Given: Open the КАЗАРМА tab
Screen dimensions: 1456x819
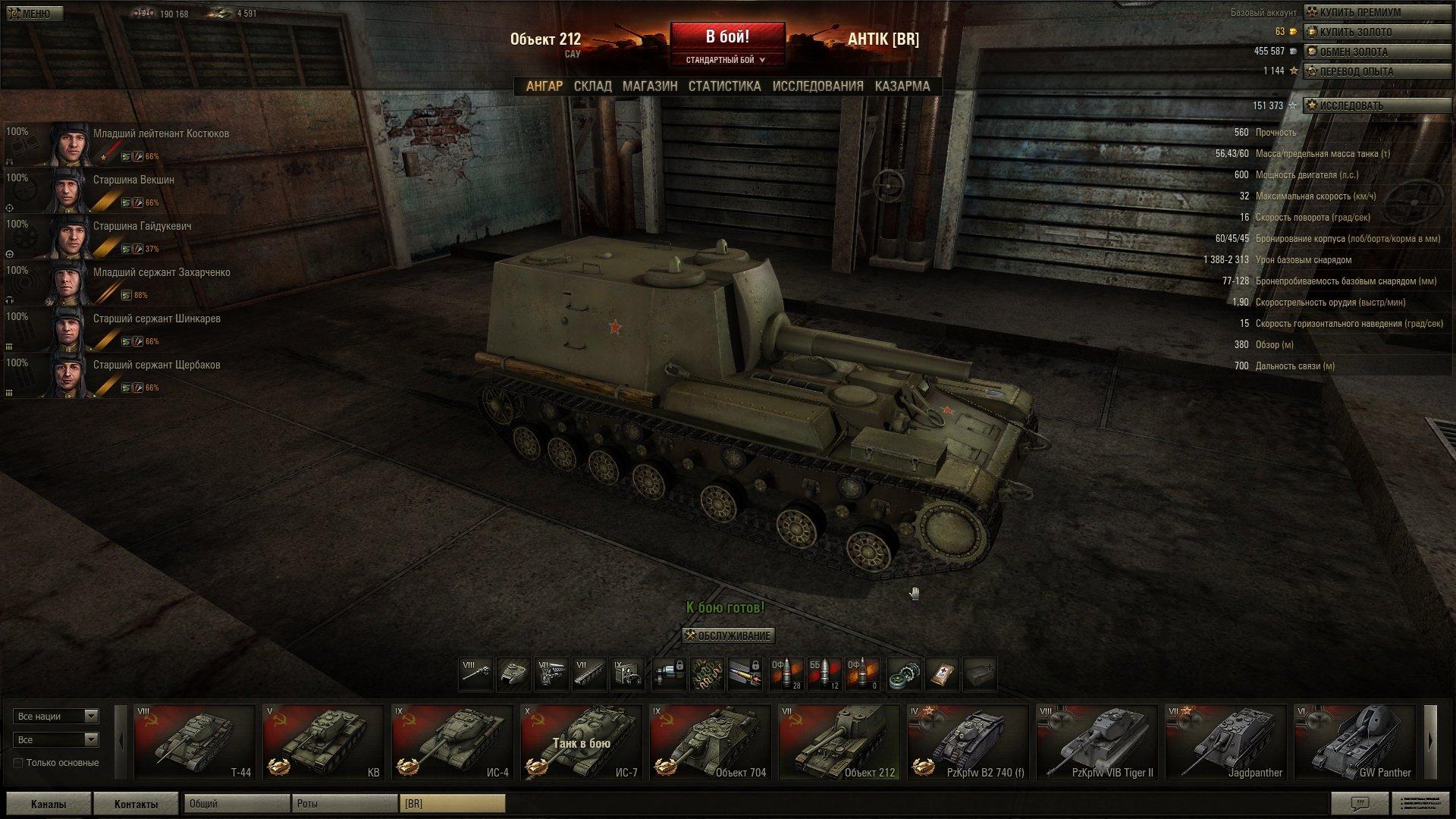Looking at the screenshot, I should pyautogui.click(x=902, y=86).
